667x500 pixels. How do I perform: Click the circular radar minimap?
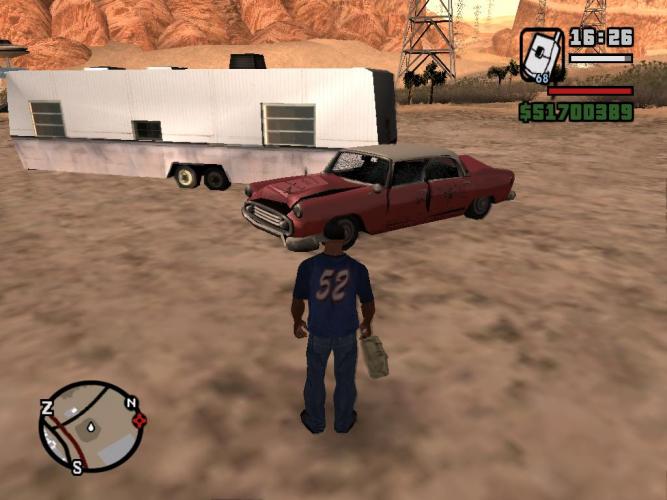90,426
